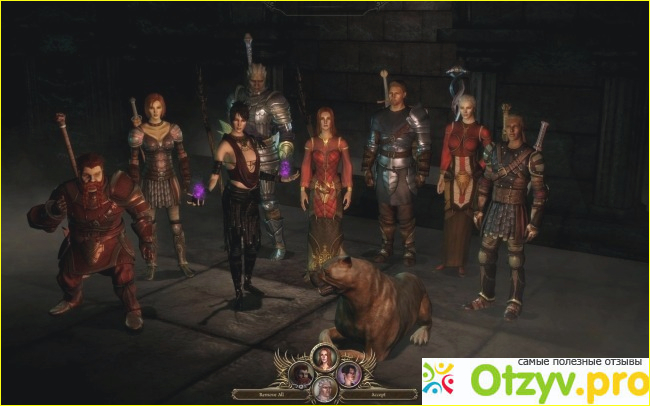The image size is (650, 406).
Task: Choose the white-haired mage holding a staff
Action: pyautogui.click(x=462, y=180)
